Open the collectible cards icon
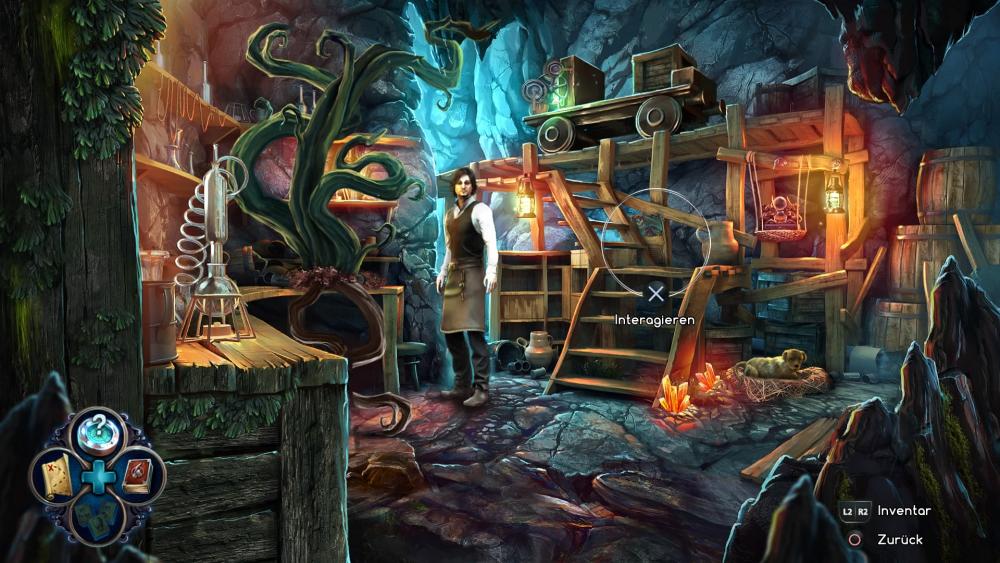Screen dimensions: 1000x563 [97, 517]
